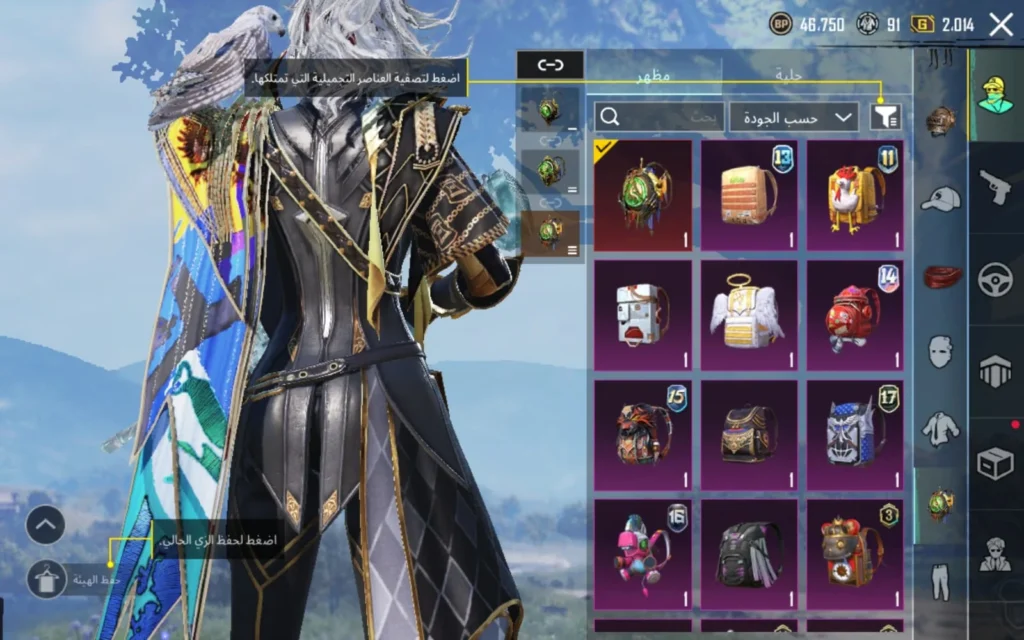This screenshot has height=640, width=1024.
Task: Click the search field with magnifier icon
Action: tap(659, 117)
